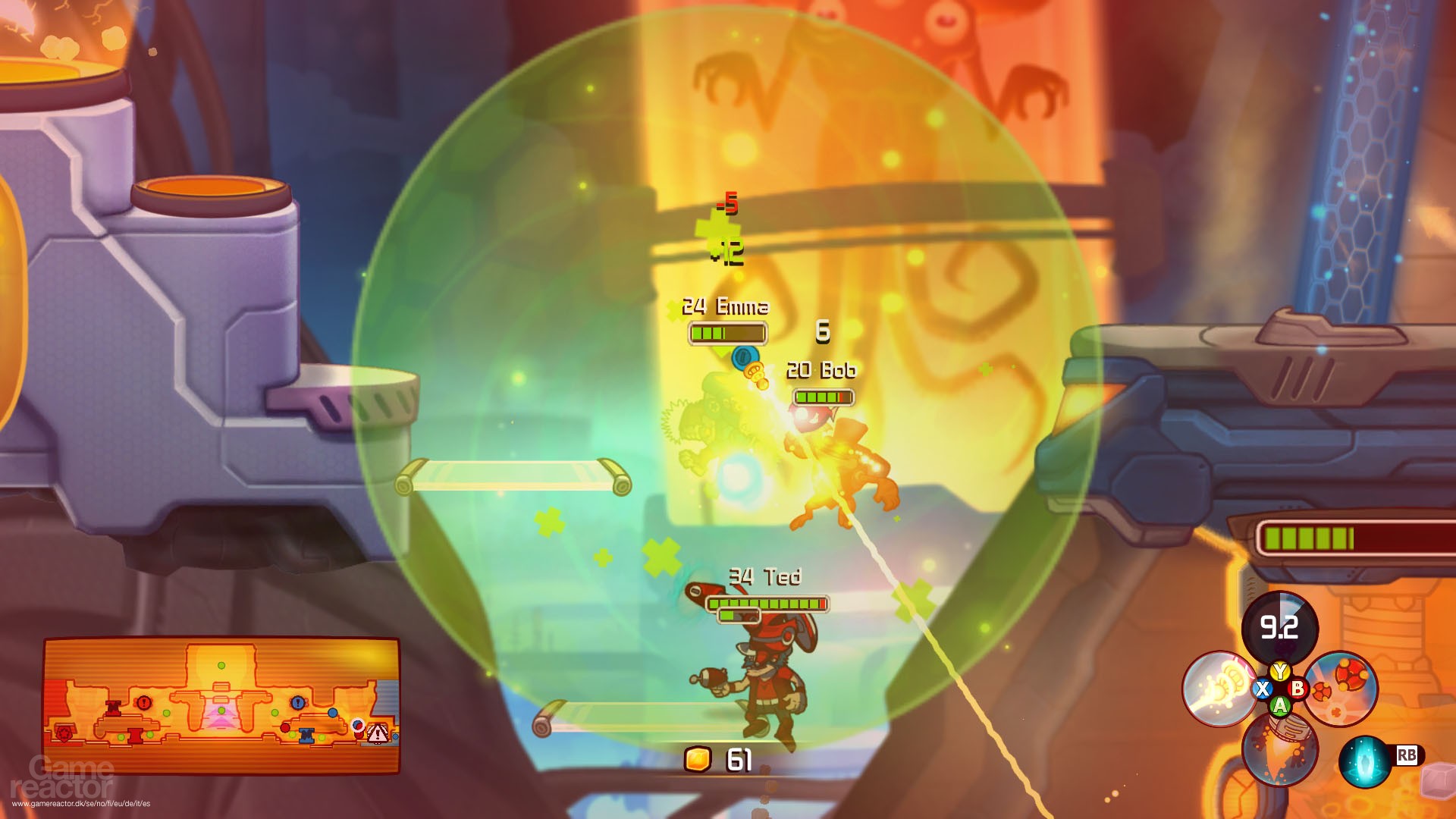Screen dimensions: 1456x819
Task: Click the RB teleport-to-base ability icon
Action: (x=1365, y=762)
